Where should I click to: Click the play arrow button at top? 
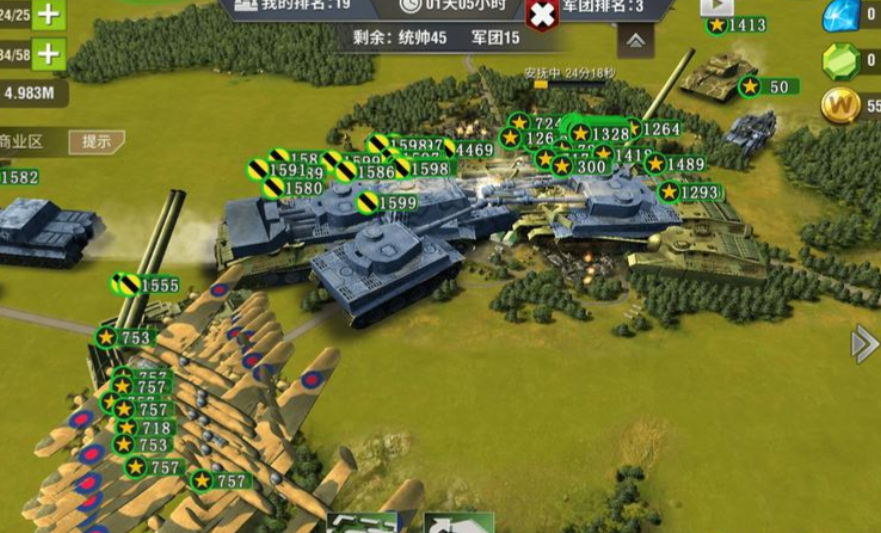point(717,6)
